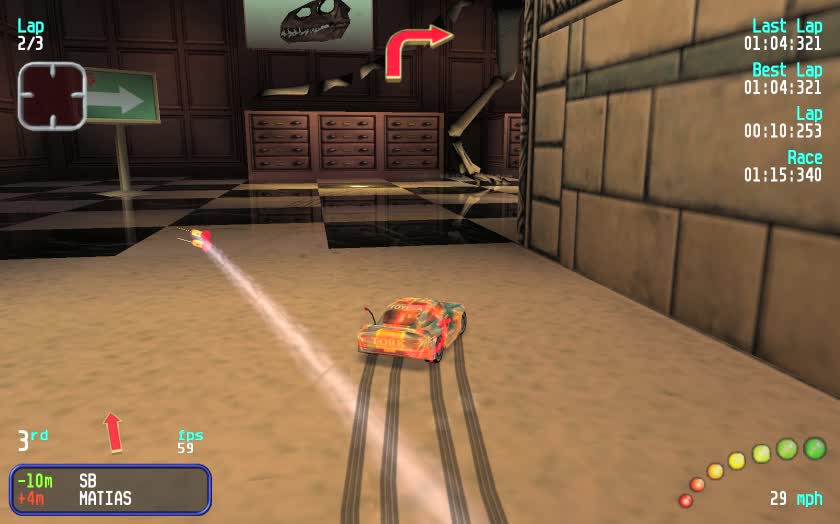Select the MATIAS row in the gap list
840x524 pixels.
110,498
